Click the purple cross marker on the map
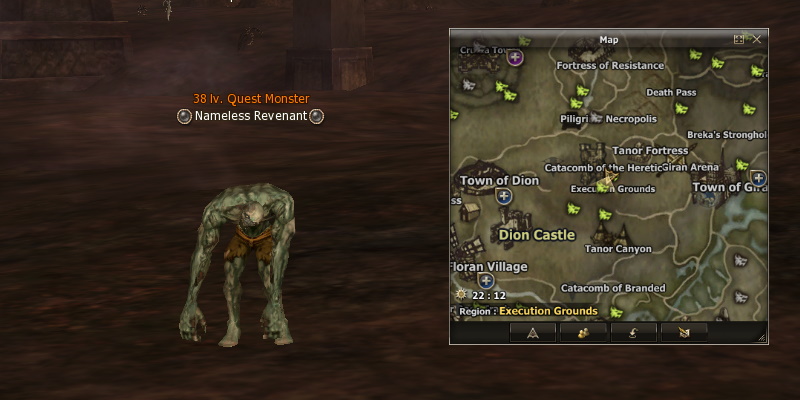This screenshot has width=800, height=400. coord(516,58)
